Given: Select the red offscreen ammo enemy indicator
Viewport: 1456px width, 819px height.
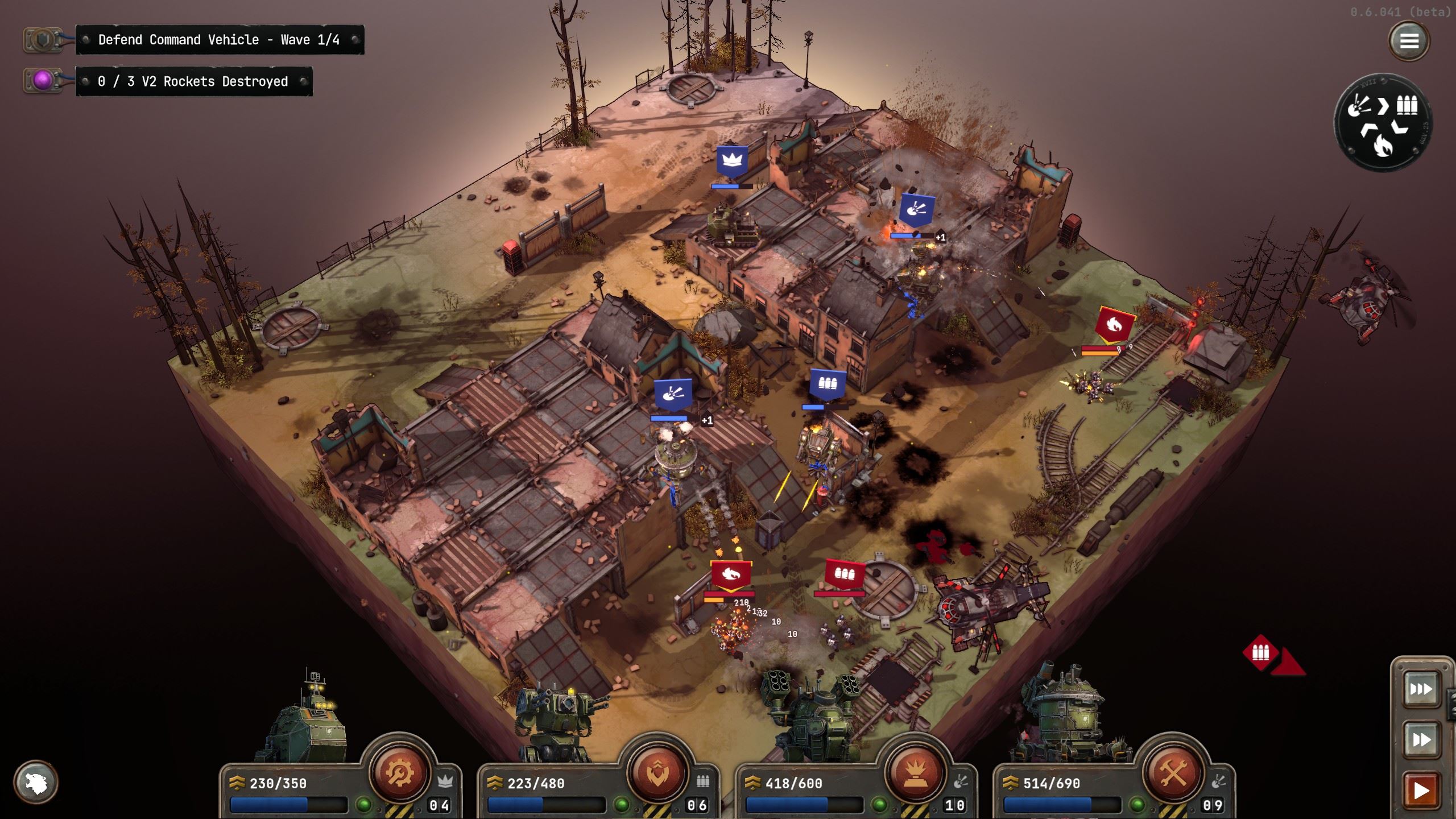Looking at the screenshot, I should [1260, 652].
